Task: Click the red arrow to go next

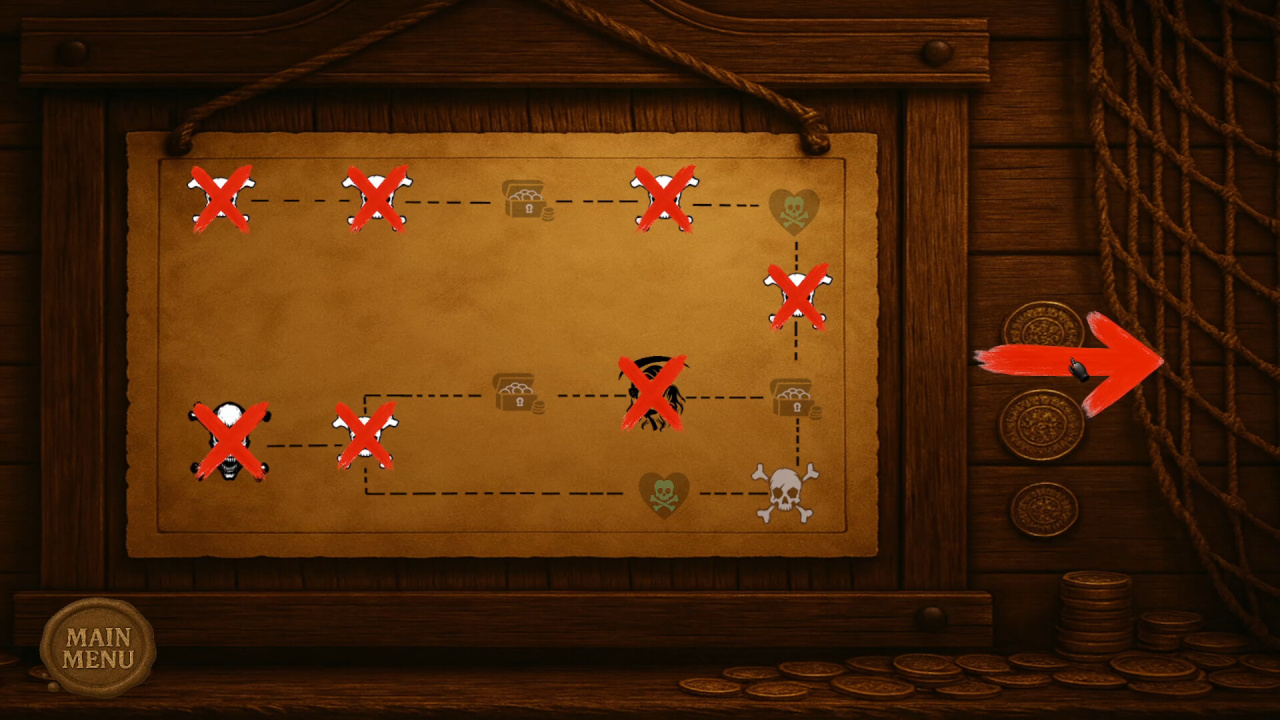Action: click(1070, 362)
